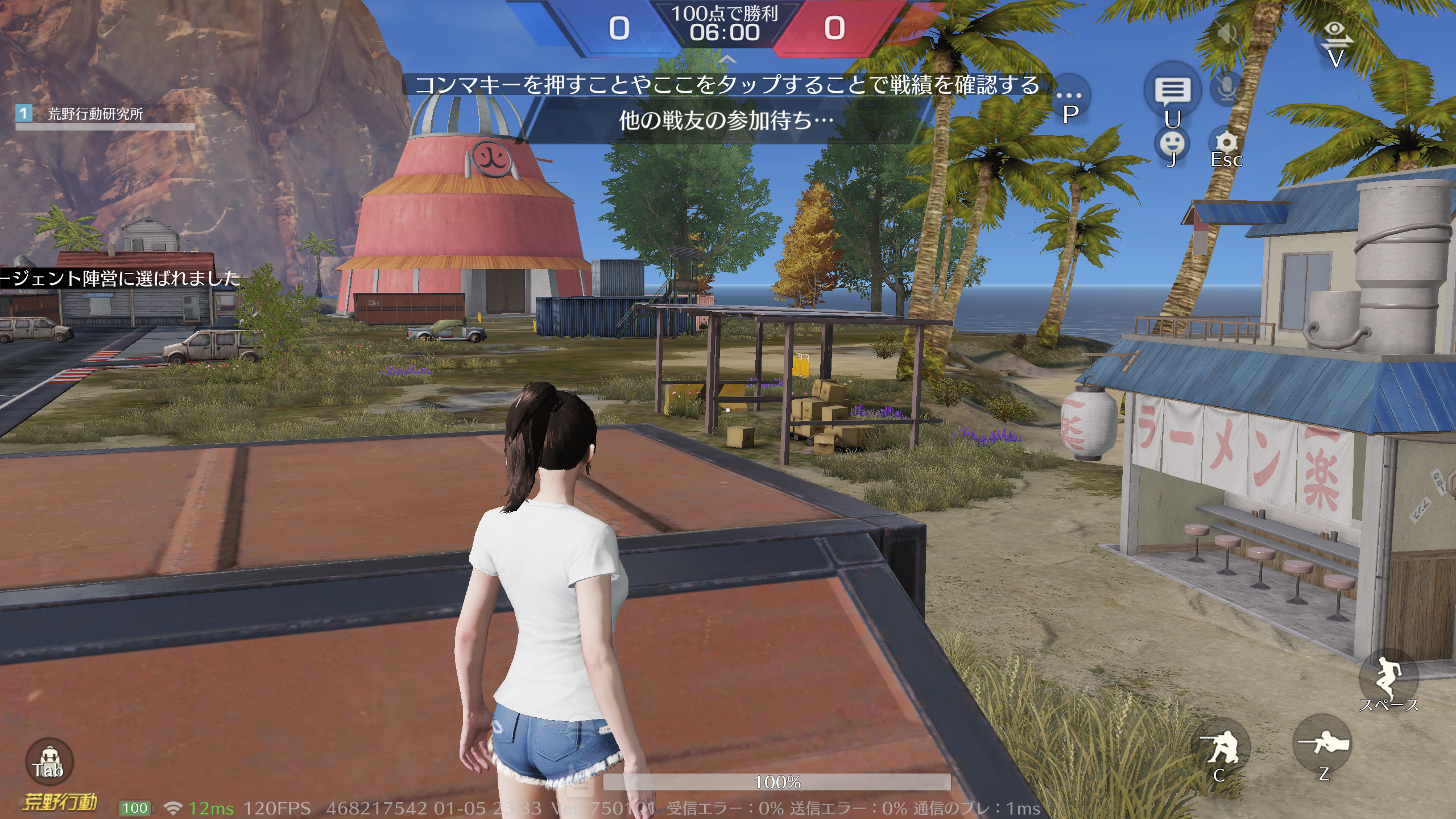1456x819 pixels.
Task: Toggle the muted speaker icon
Action: 1227,34
